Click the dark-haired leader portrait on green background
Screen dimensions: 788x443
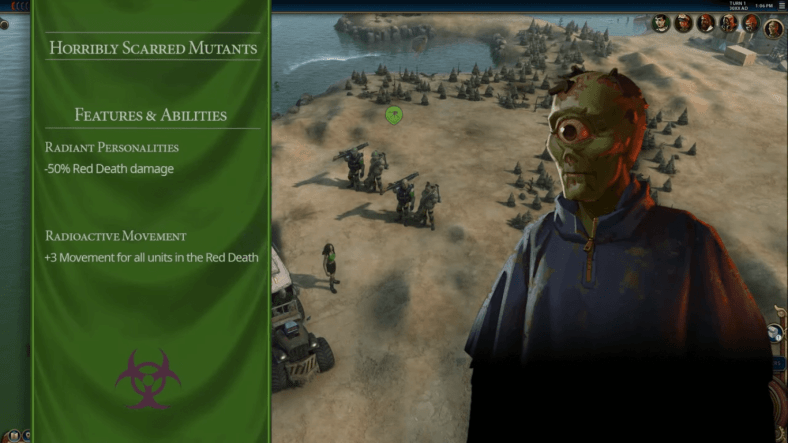(x=661, y=23)
